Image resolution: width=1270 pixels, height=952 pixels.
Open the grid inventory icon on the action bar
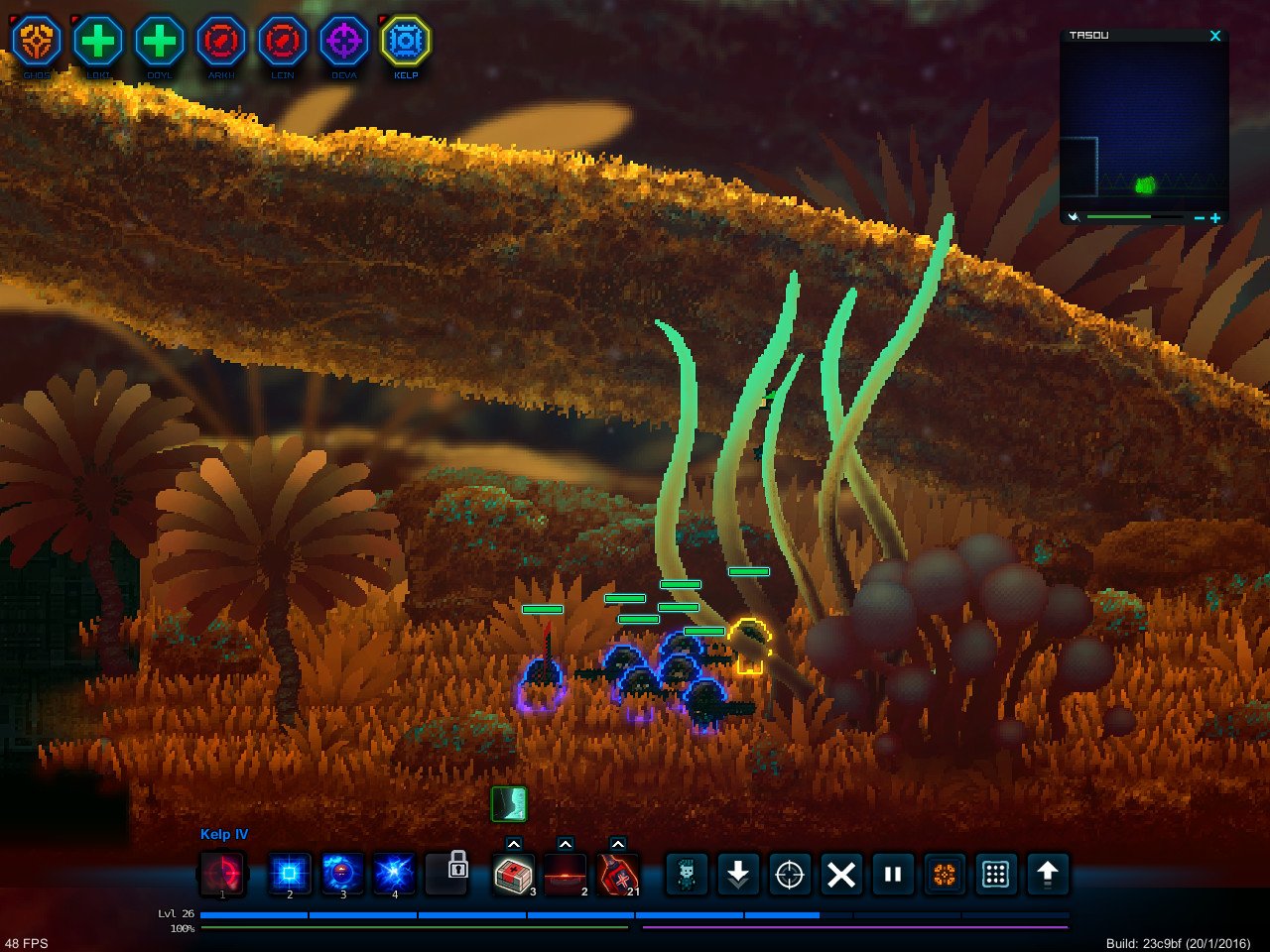[995, 875]
